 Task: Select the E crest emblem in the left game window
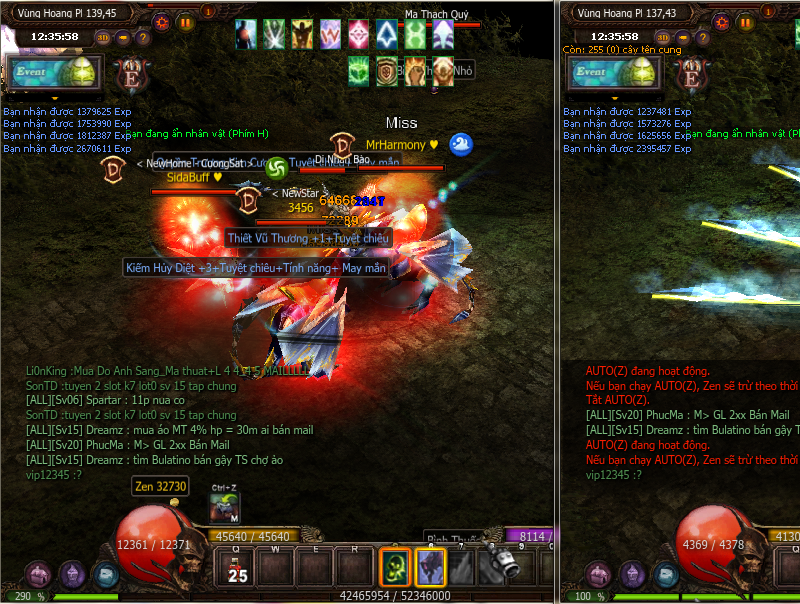tap(130, 76)
